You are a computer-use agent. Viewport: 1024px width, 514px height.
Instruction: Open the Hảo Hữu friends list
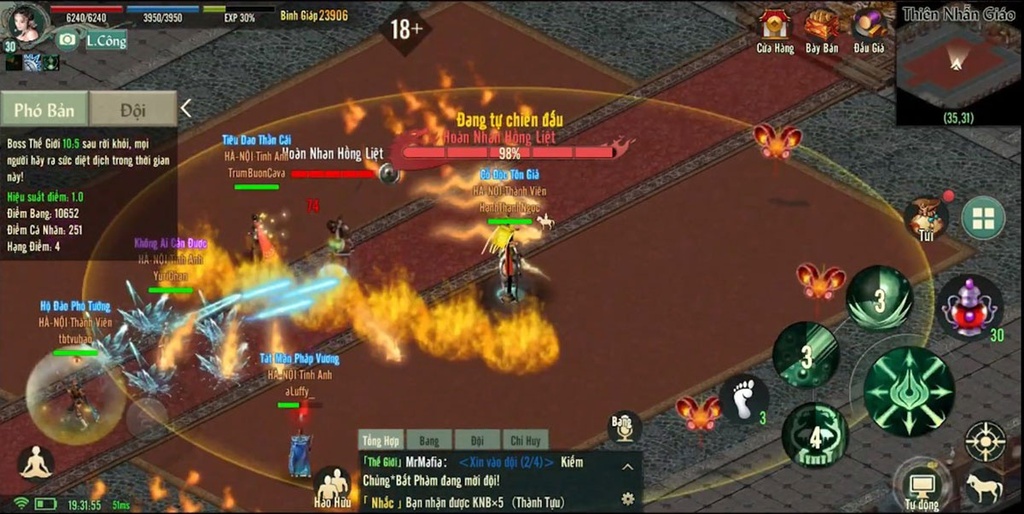tap(331, 487)
